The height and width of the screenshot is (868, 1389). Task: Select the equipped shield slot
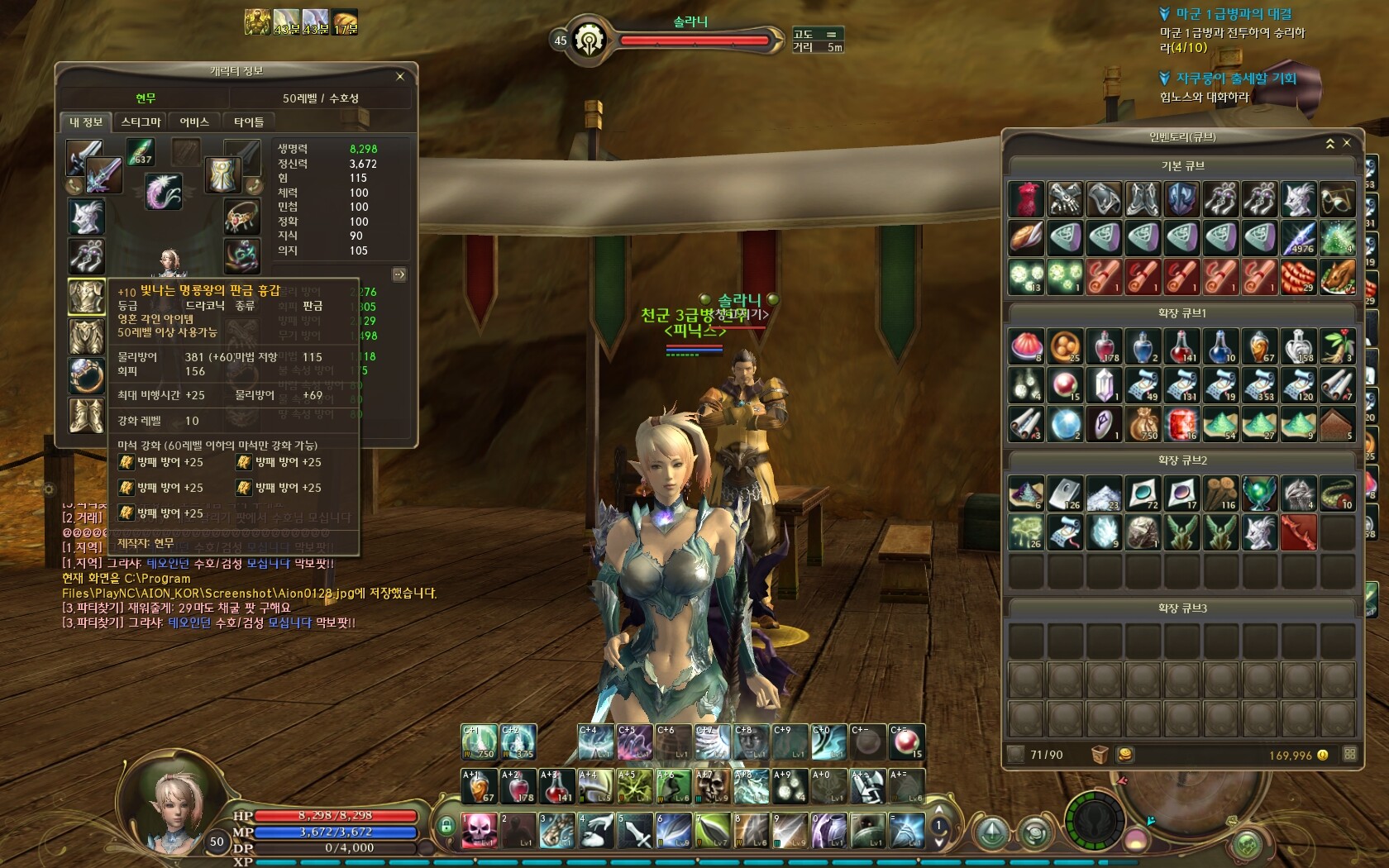223,174
